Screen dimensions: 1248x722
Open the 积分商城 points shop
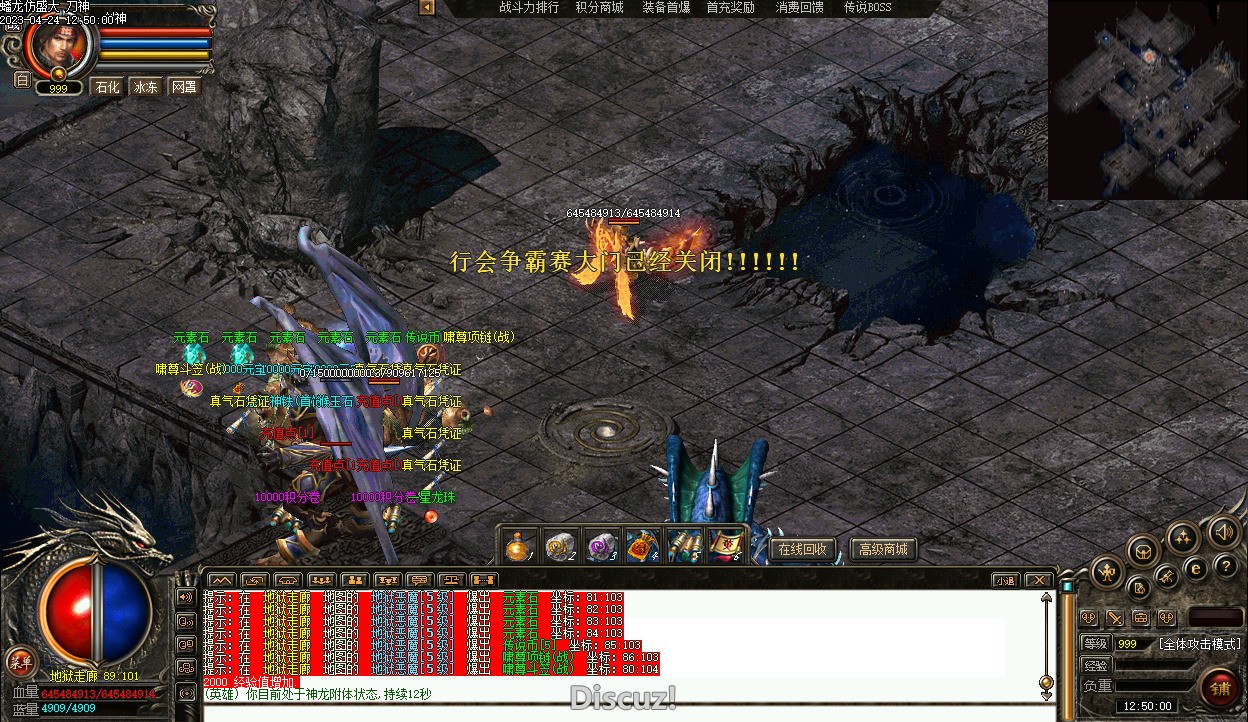pyautogui.click(x=599, y=7)
